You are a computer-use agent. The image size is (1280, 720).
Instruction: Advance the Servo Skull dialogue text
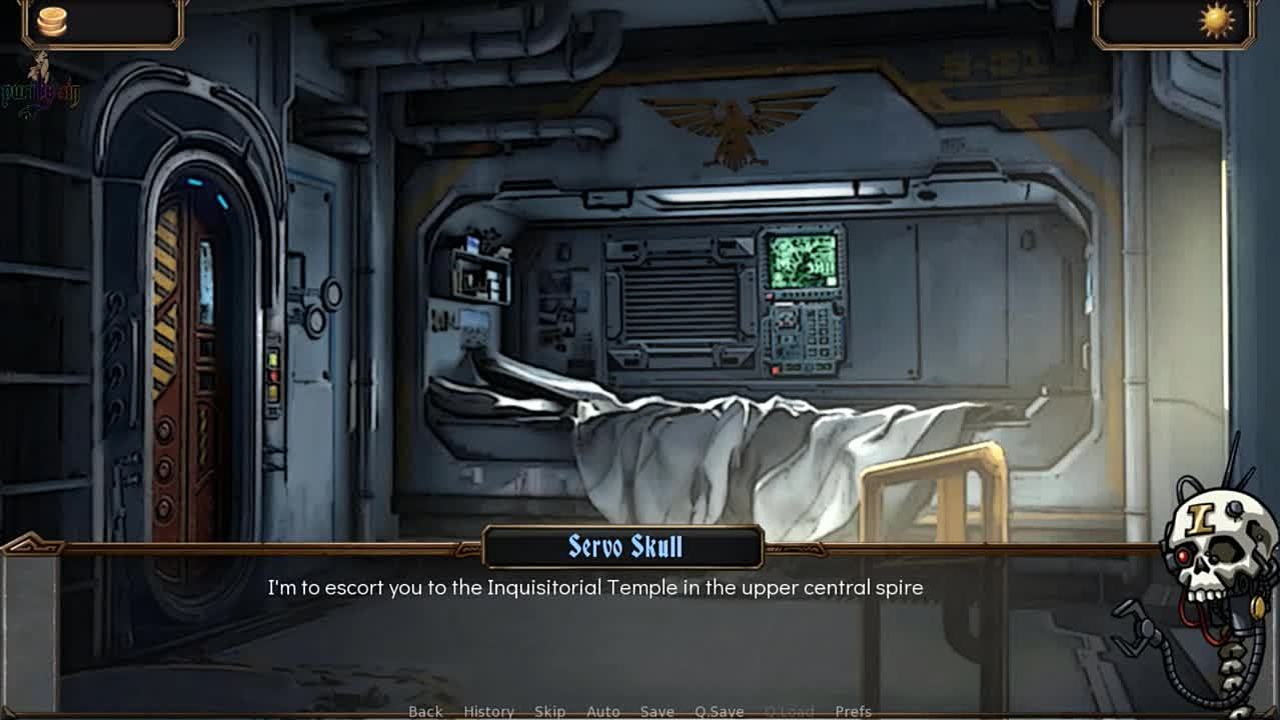pyautogui.click(x=595, y=588)
